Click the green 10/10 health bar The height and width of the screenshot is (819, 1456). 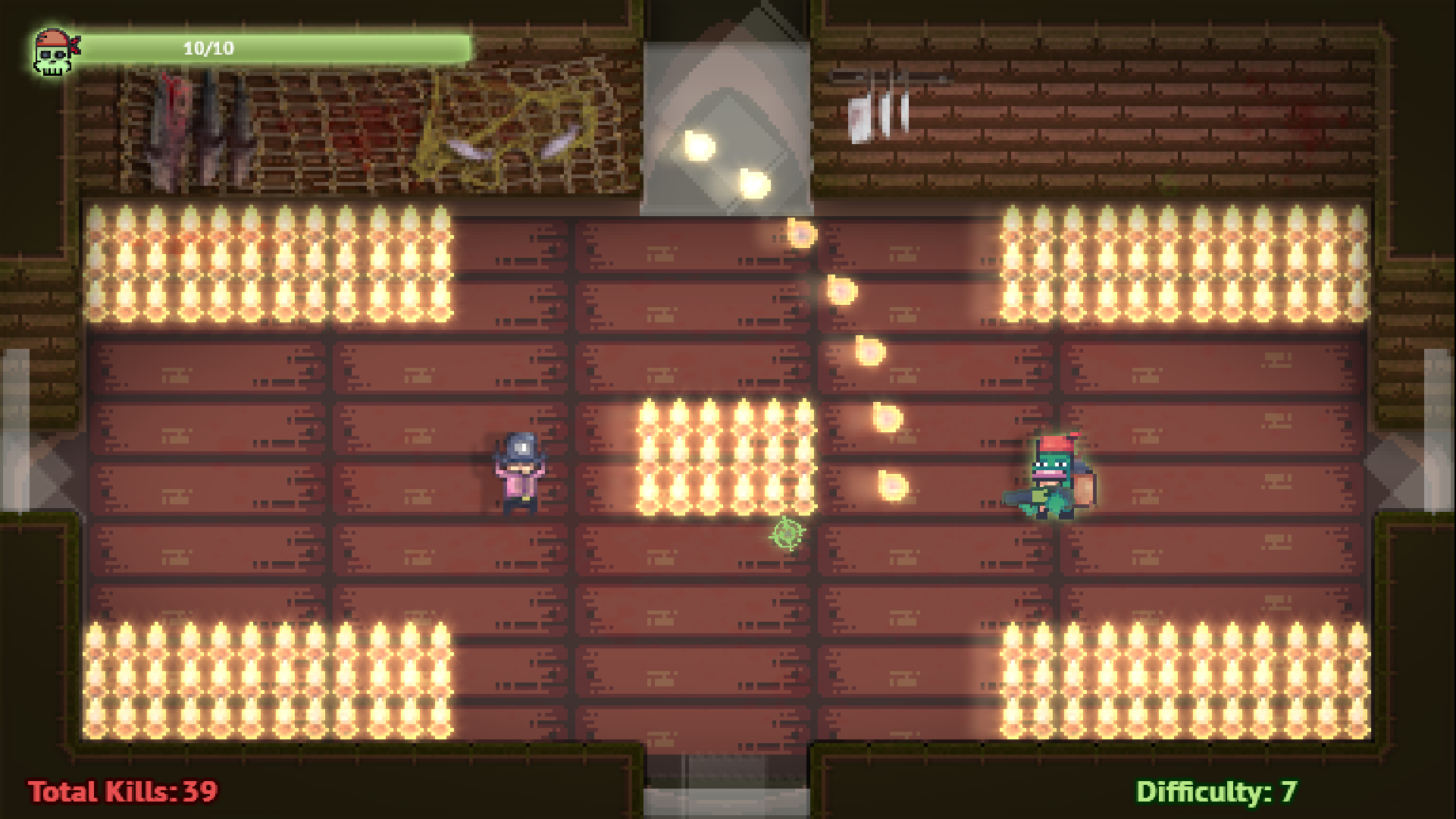[x=280, y=47]
